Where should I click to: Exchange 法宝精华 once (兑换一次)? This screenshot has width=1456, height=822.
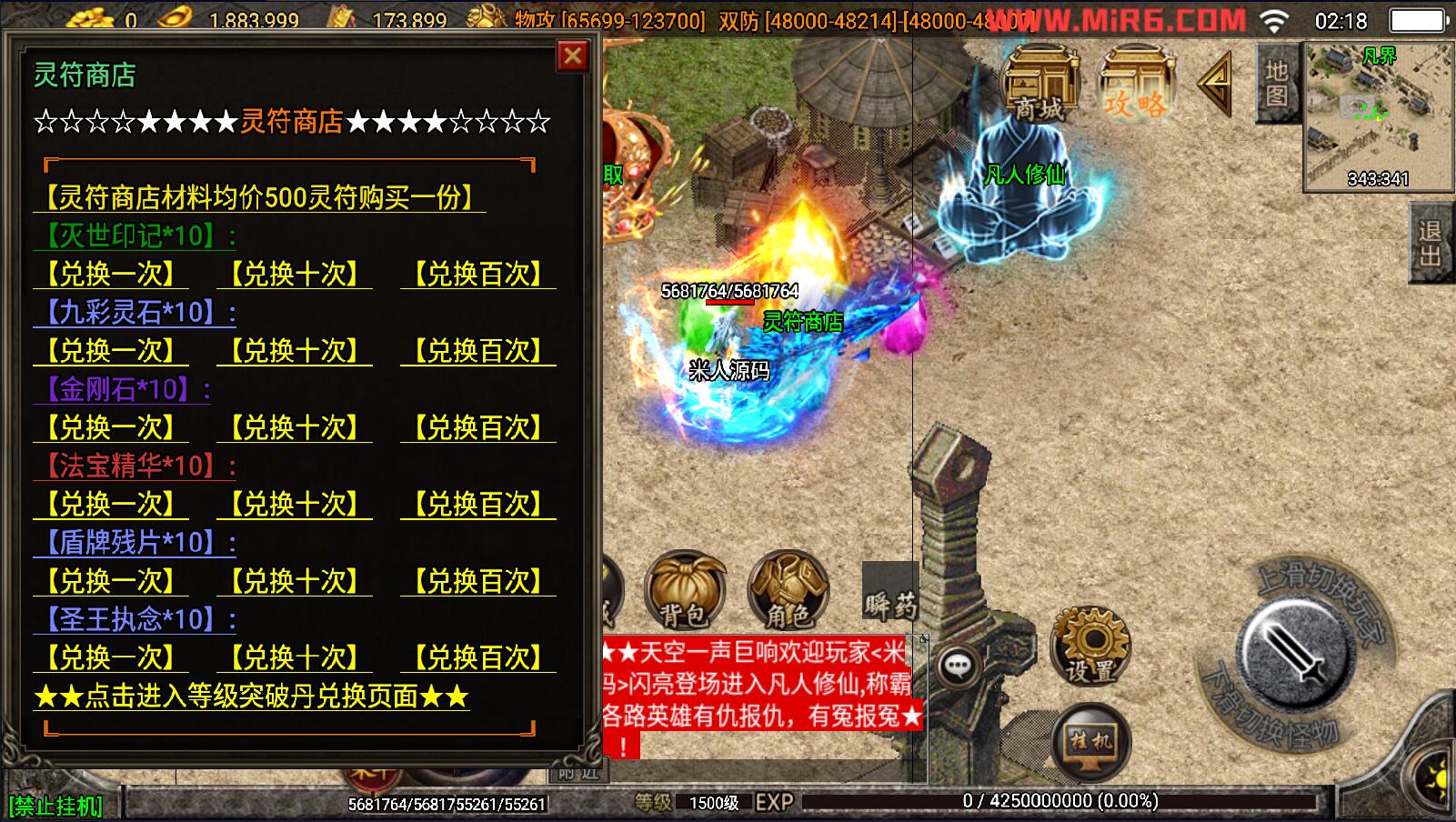pos(112,505)
